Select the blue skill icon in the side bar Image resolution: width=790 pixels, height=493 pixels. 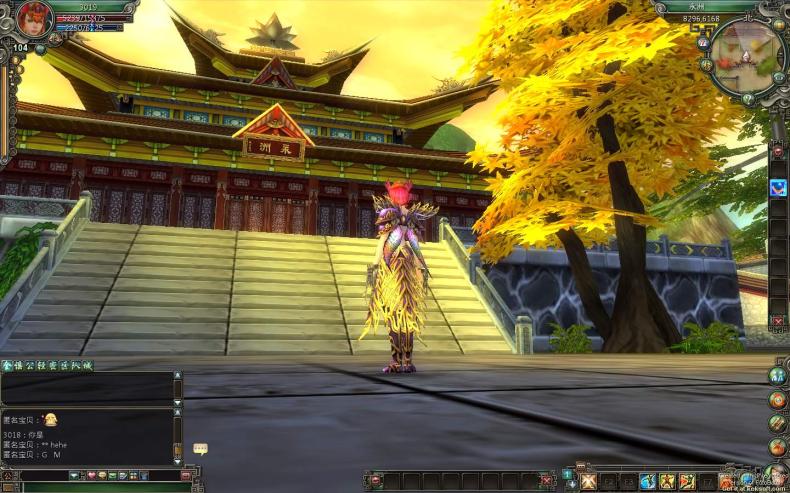pos(778,187)
